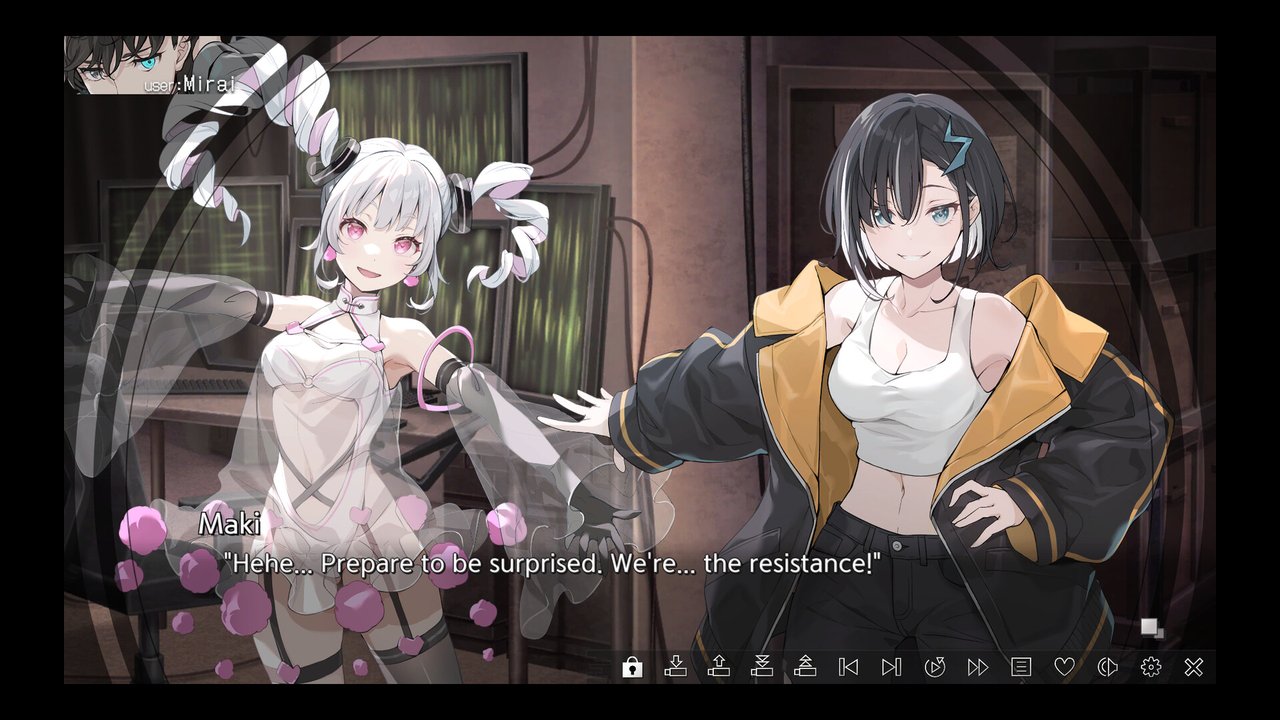Start auto-play mode

click(935, 667)
